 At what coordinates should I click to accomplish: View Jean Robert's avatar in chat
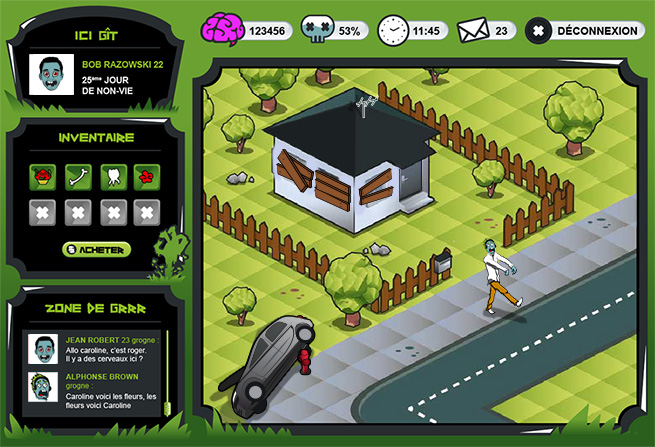pyautogui.click(x=43, y=350)
